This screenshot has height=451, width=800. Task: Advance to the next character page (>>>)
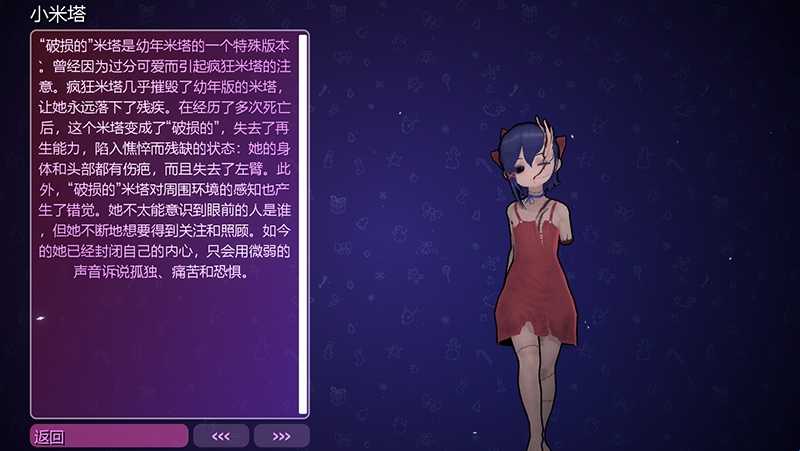tap(281, 436)
